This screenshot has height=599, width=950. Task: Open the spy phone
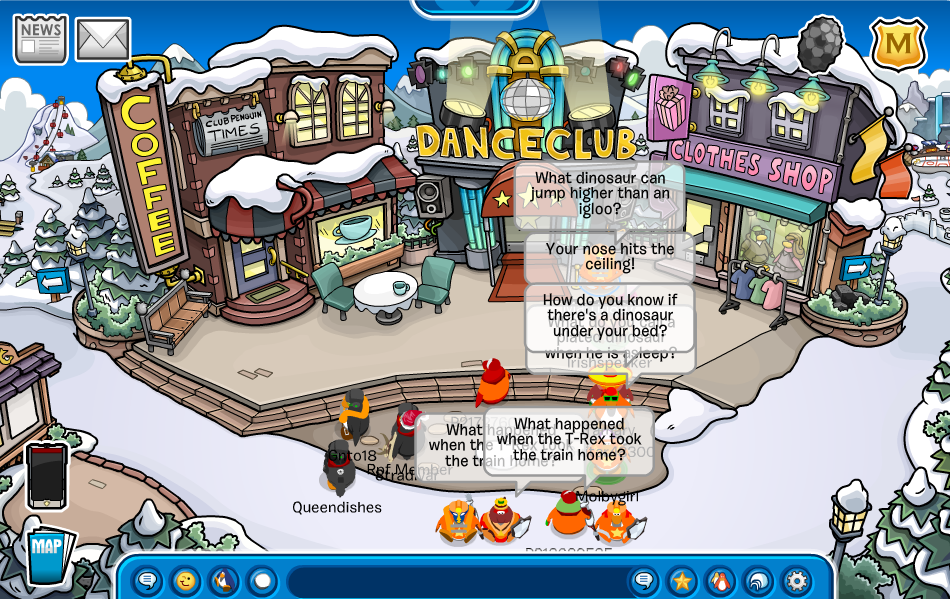pos(47,476)
